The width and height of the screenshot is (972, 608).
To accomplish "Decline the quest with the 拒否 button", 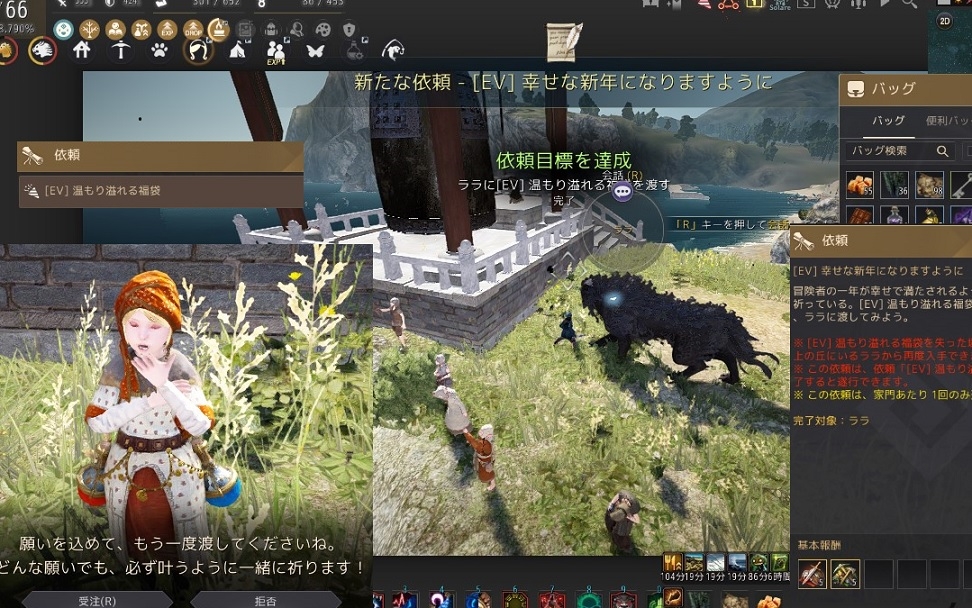I will [265, 600].
